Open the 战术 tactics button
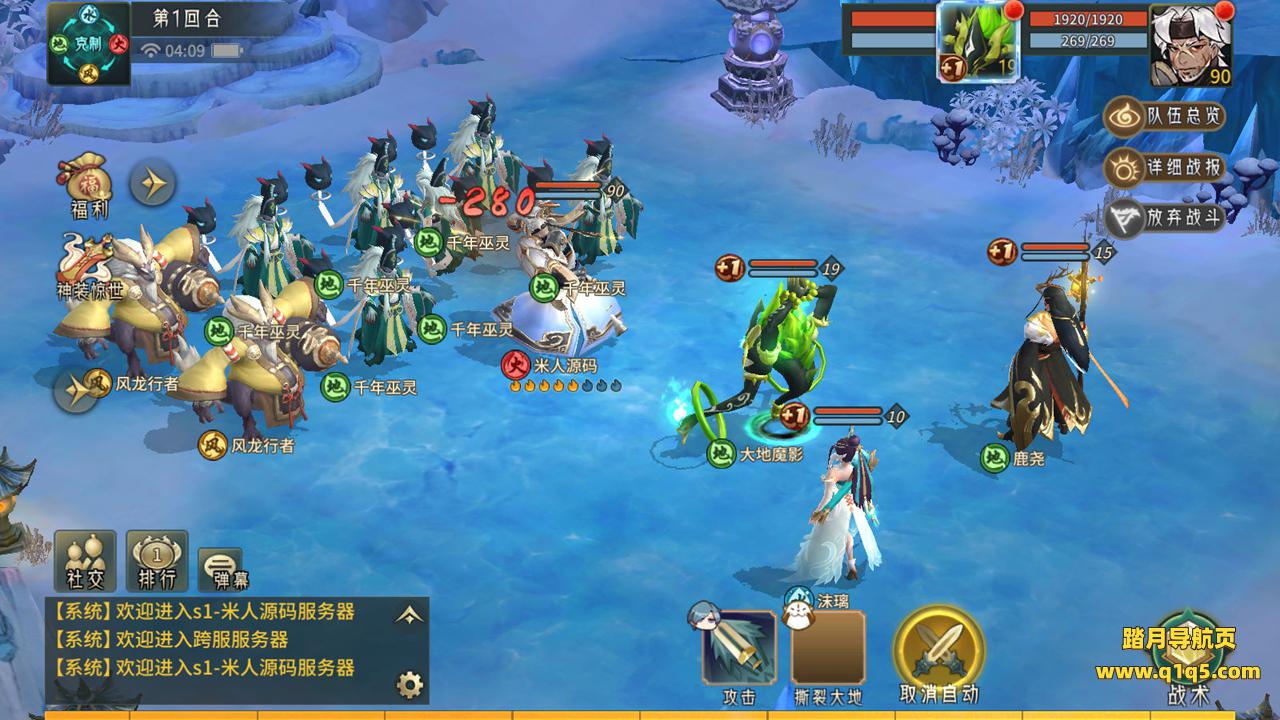This screenshot has width=1280, height=720. [1188, 655]
